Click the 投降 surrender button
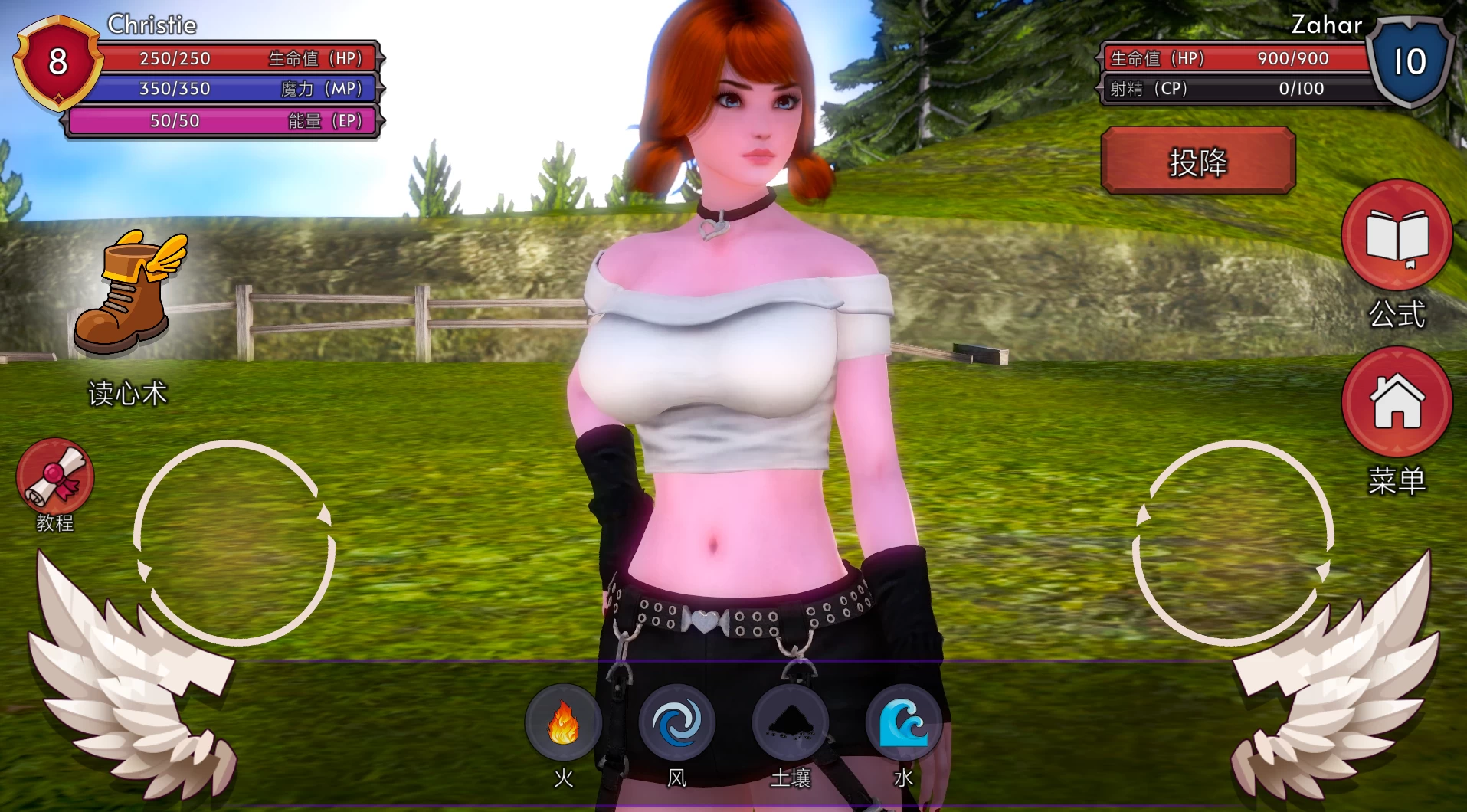 (x=1197, y=161)
